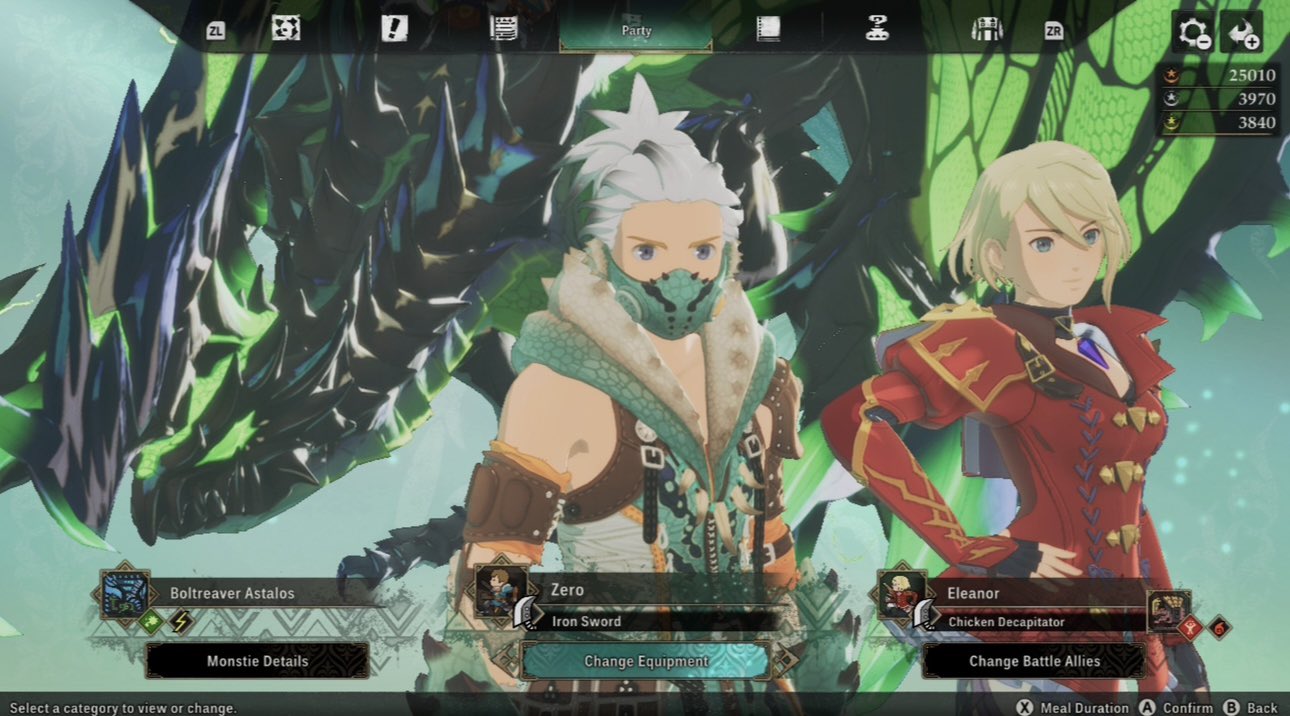Viewport: 1290px width, 716px height.
Task: Open the book tab icon
Action: pyautogui.click(x=768, y=29)
